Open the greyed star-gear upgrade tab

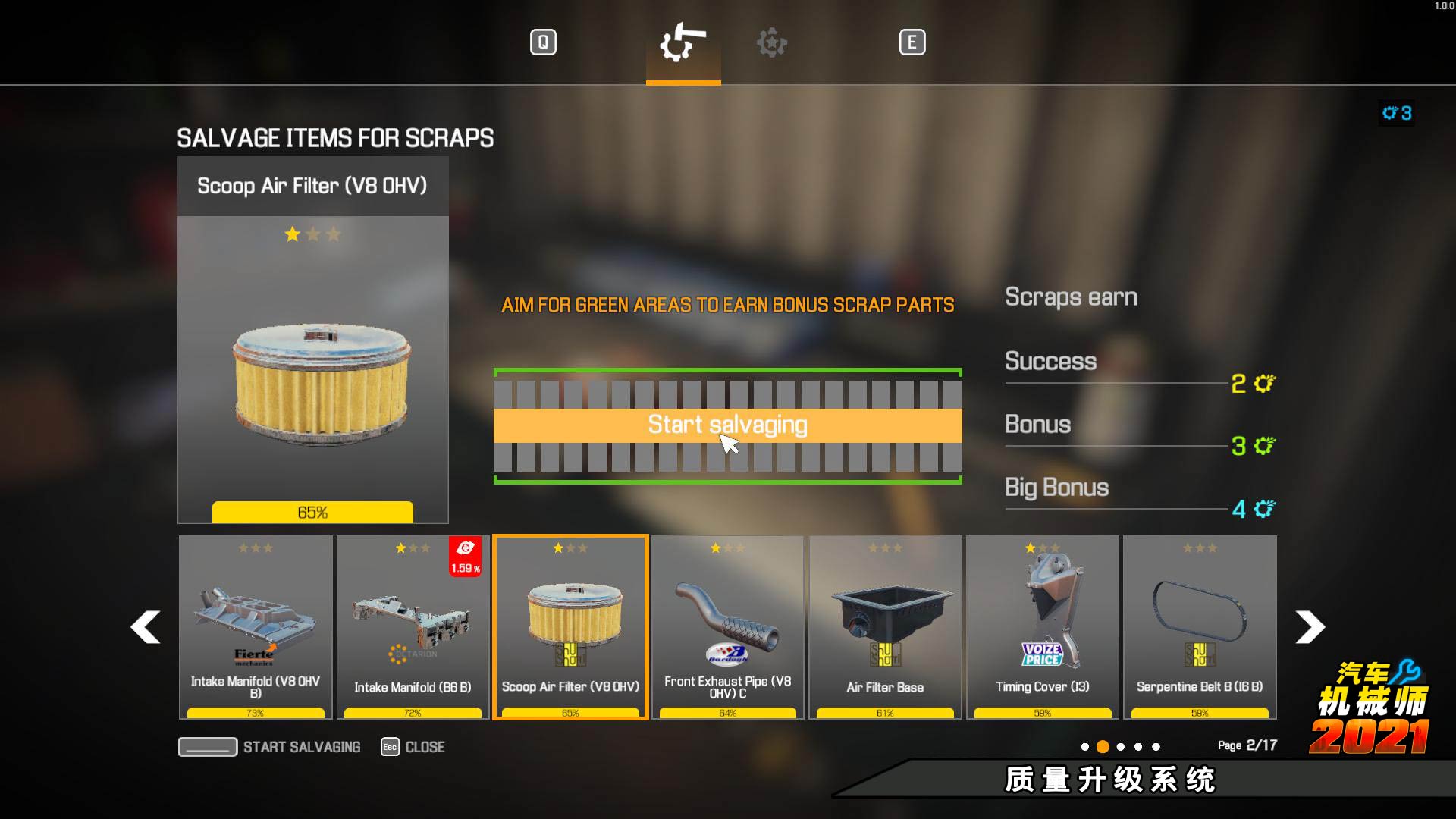coord(772,42)
